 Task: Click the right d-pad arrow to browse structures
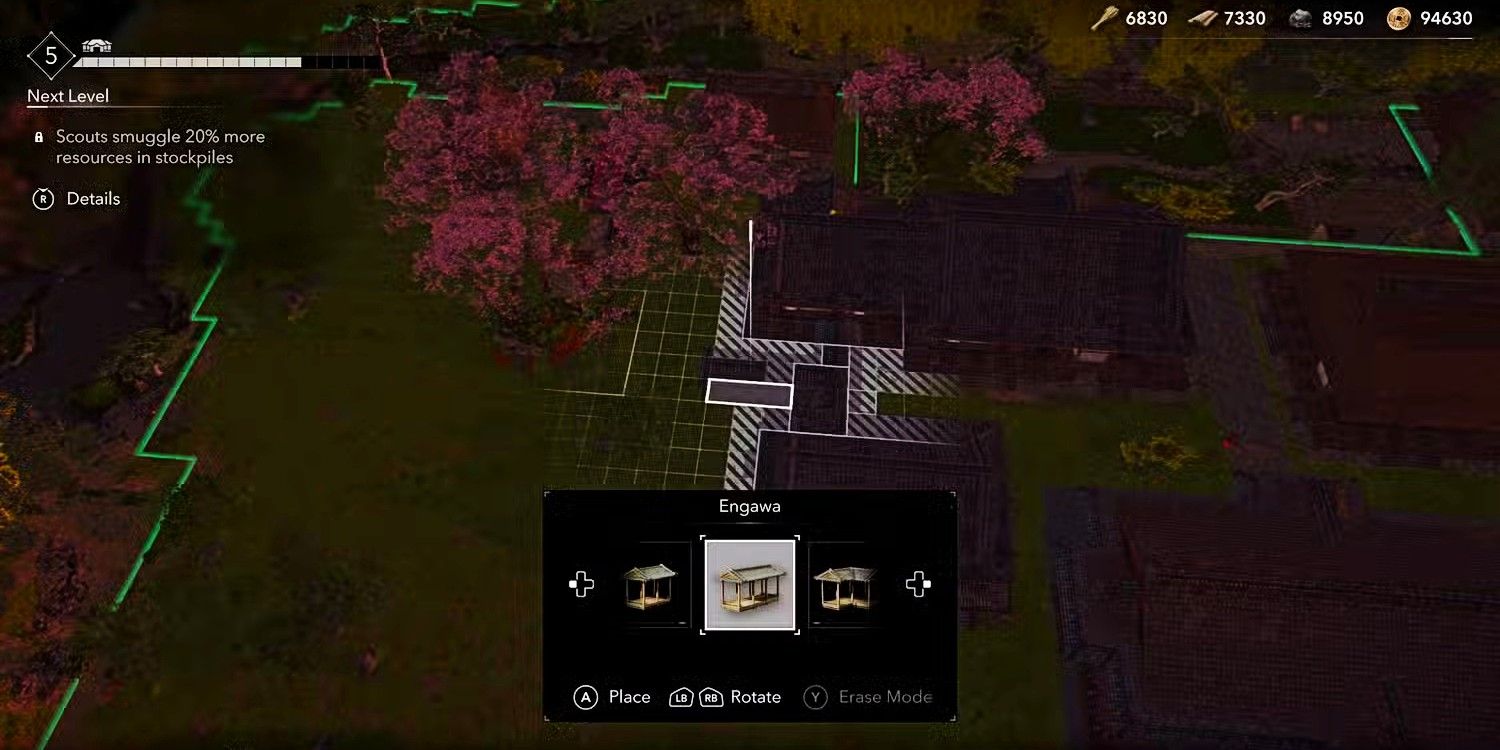point(919,586)
